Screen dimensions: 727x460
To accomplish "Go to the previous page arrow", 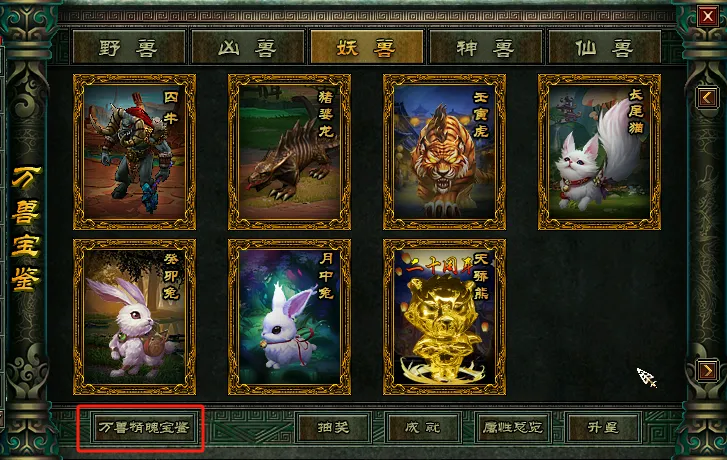I will (x=706, y=97).
